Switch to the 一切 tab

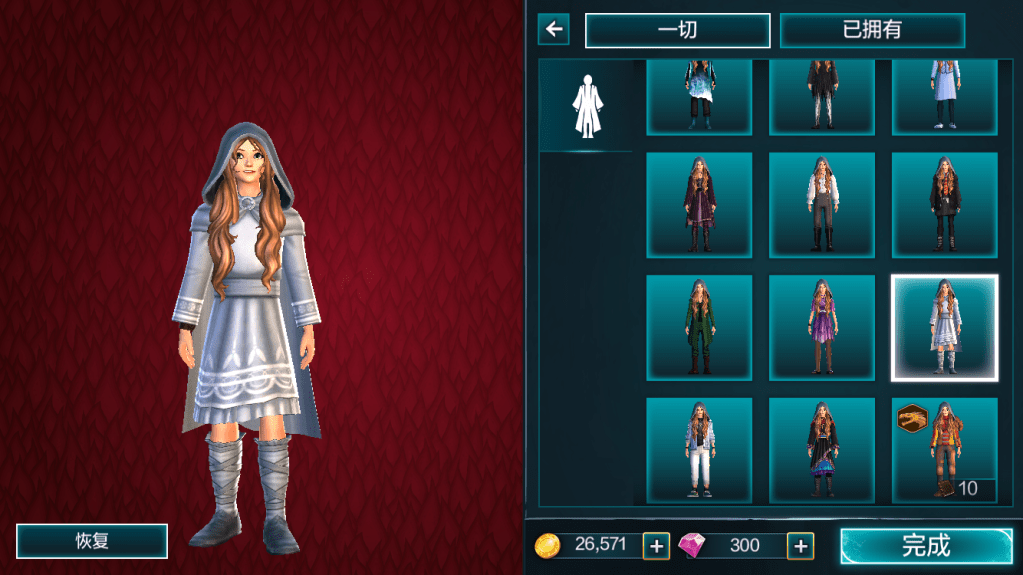677,30
